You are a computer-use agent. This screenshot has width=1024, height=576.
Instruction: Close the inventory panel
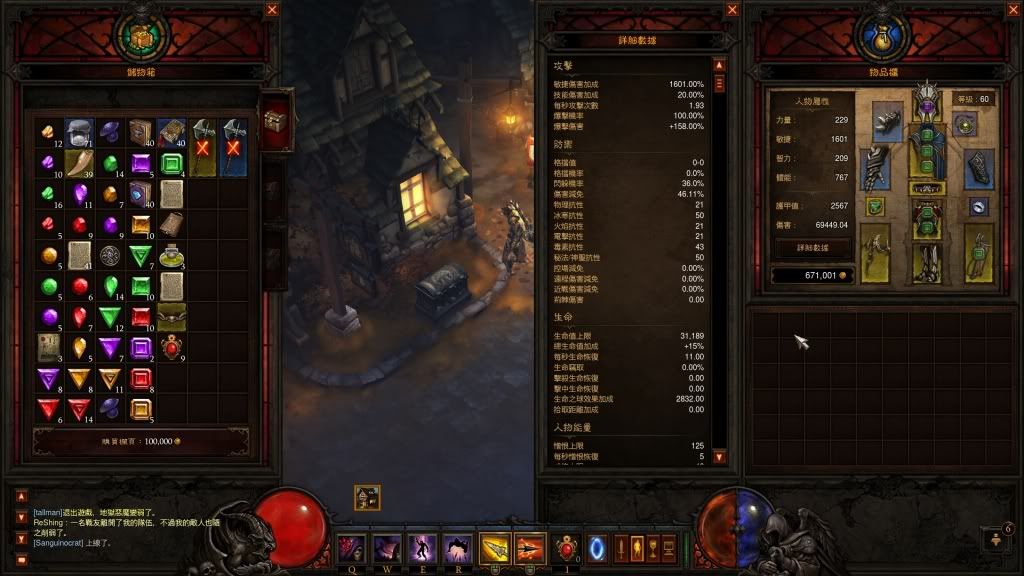click(x=1014, y=10)
